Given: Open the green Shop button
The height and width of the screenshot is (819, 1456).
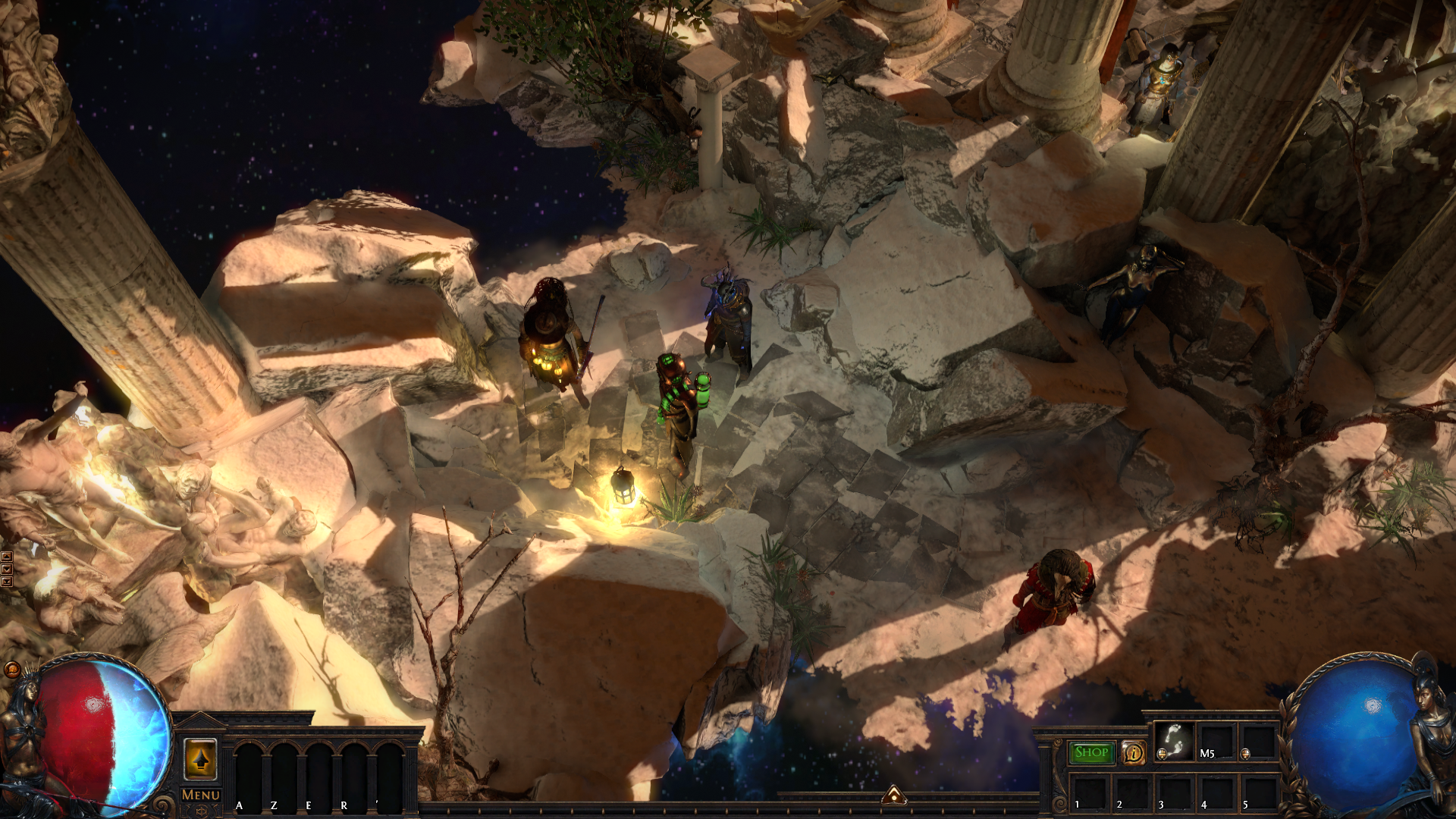Looking at the screenshot, I should click(1091, 752).
